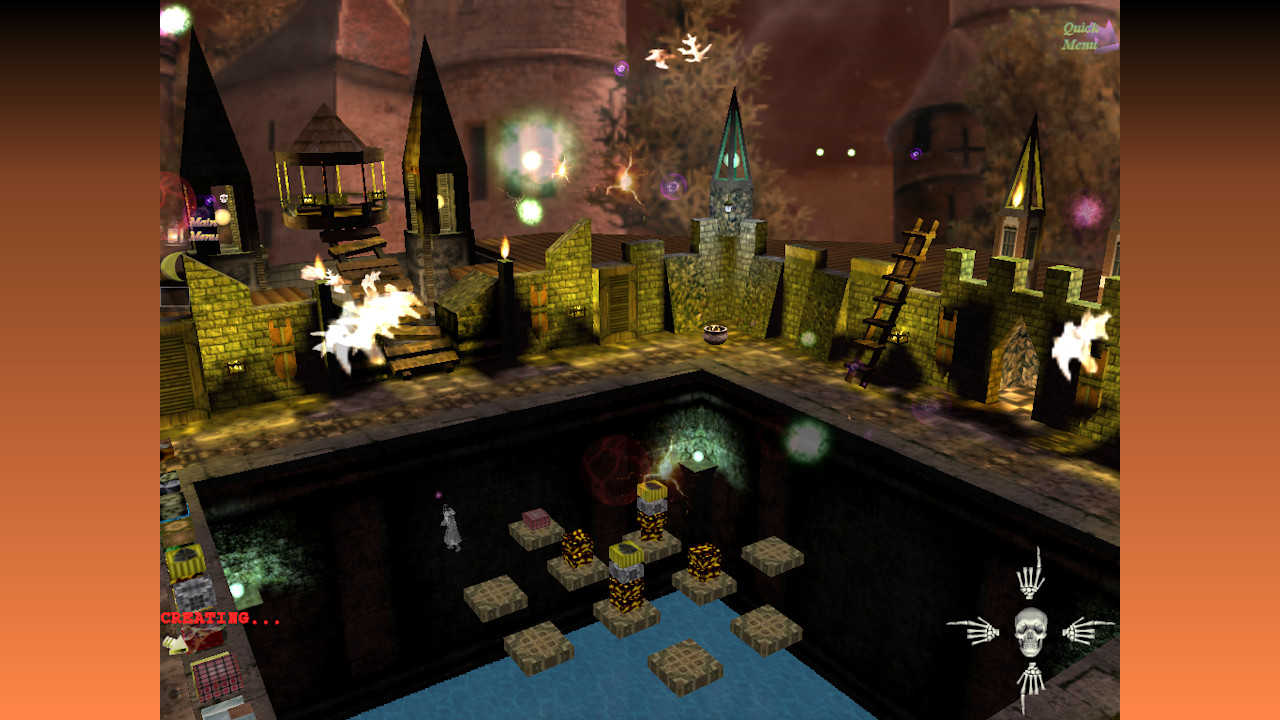Open the Main Menu

(202, 229)
